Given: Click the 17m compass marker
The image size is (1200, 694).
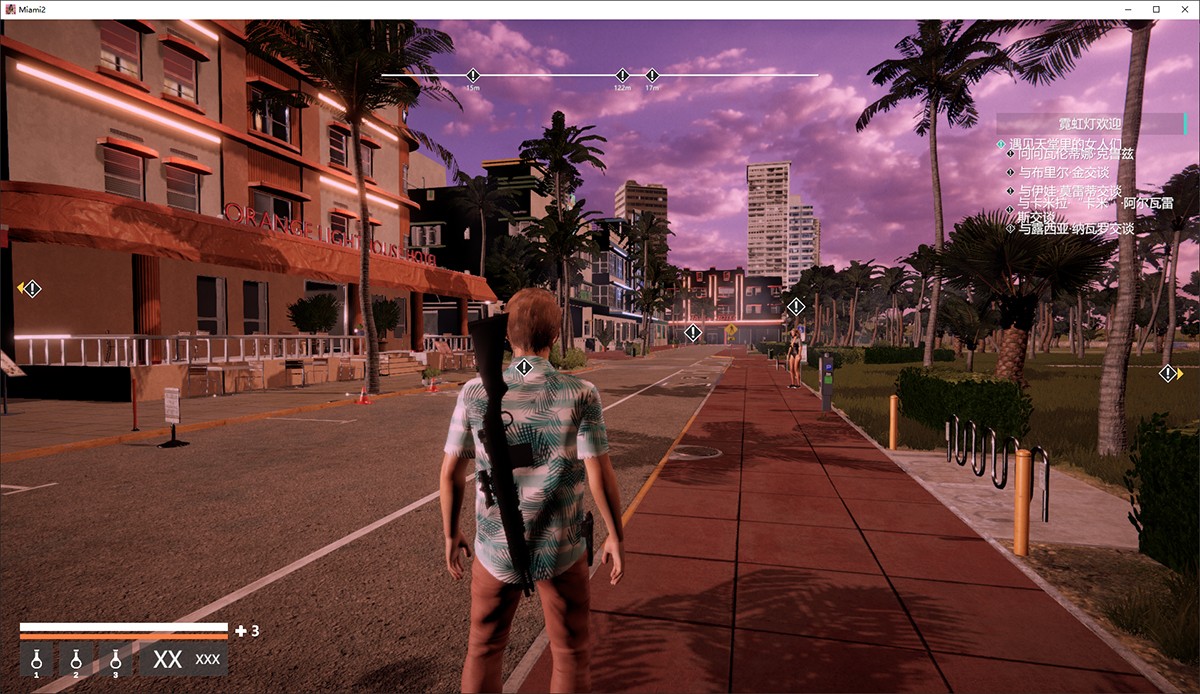Looking at the screenshot, I should point(652,76).
